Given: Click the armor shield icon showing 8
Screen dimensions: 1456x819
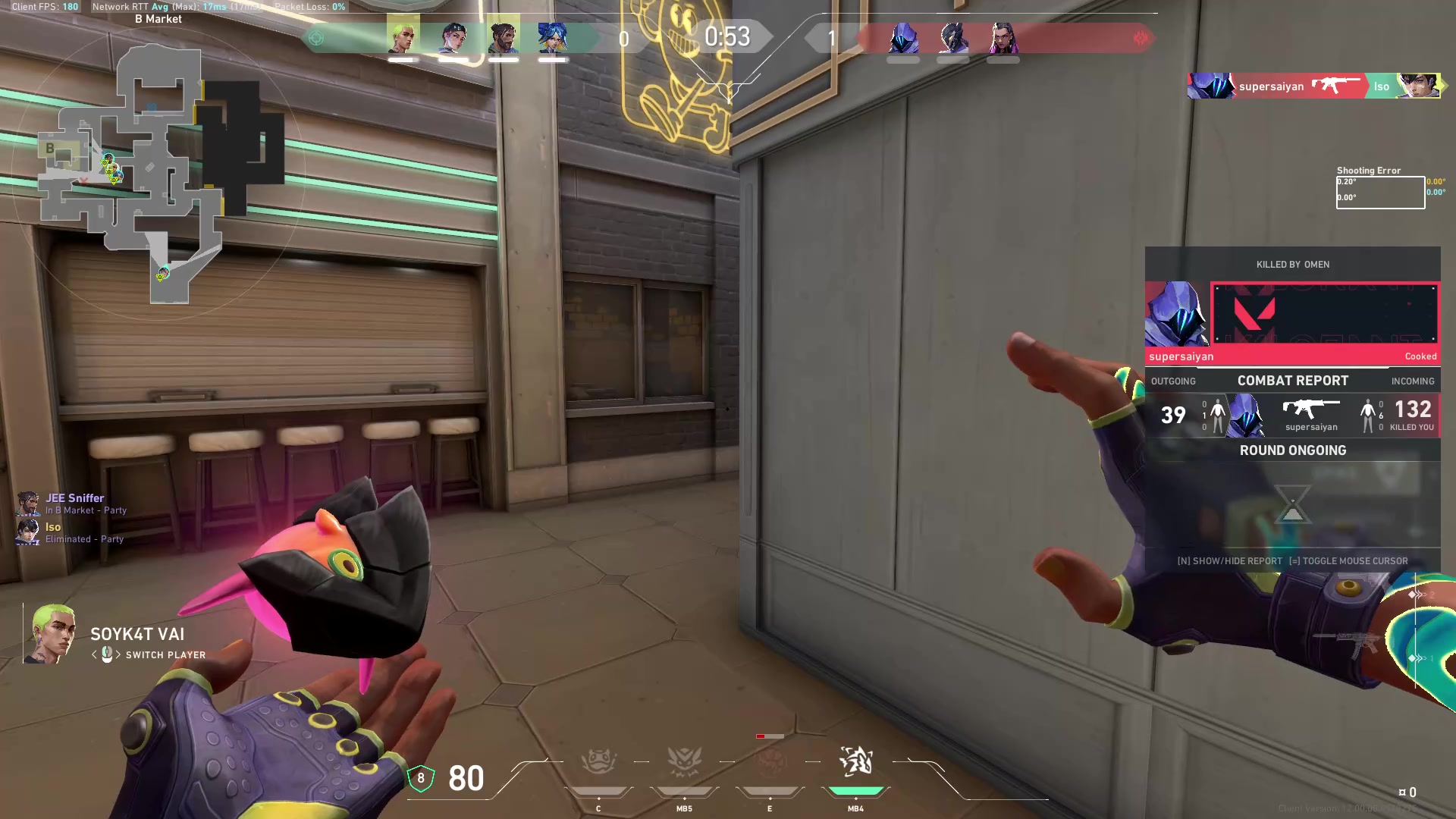Looking at the screenshot, I should point(422,779).
